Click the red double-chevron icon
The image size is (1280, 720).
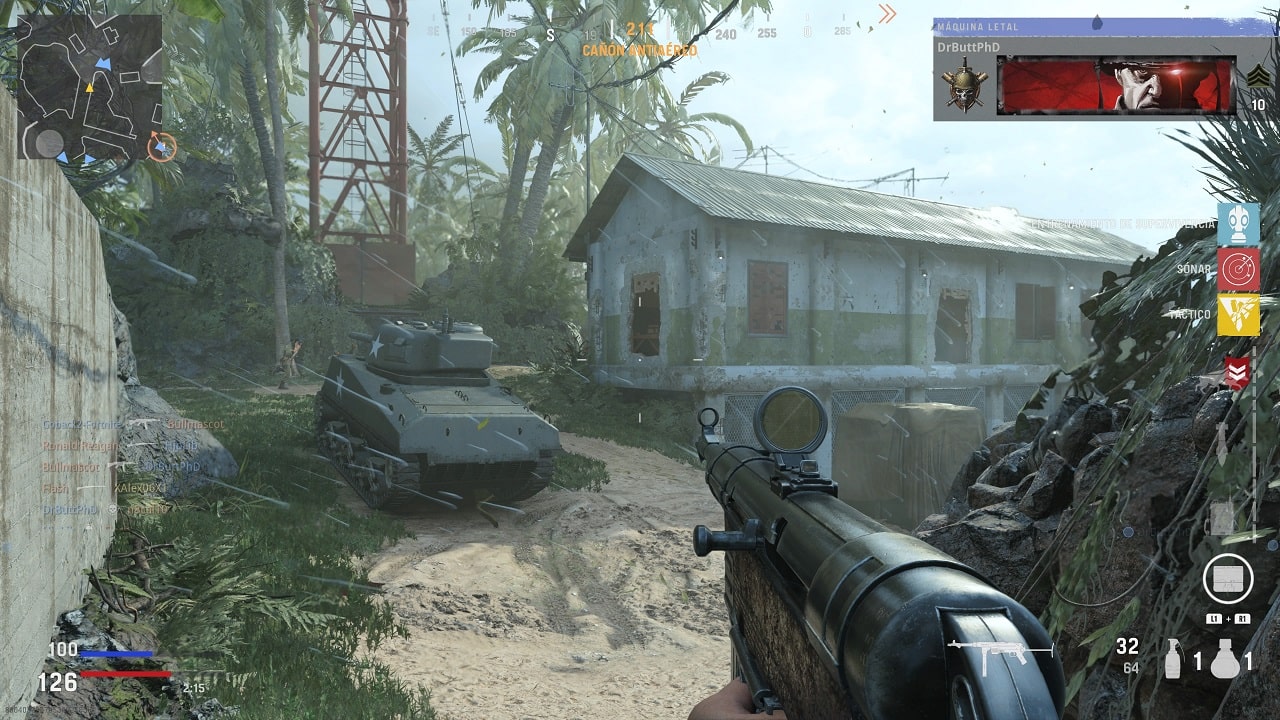tap(1238, 373)
